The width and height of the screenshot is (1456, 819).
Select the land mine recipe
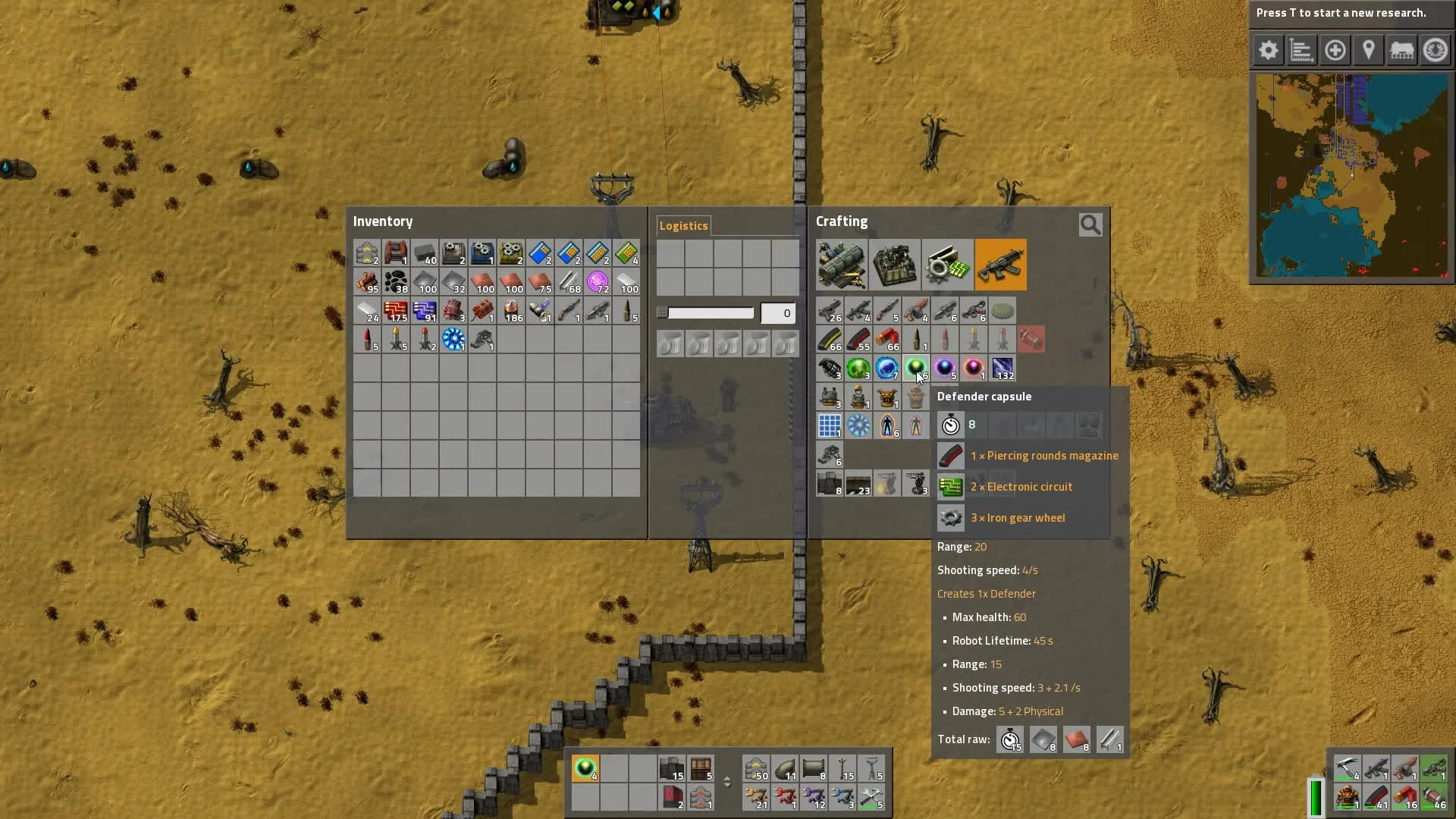pyautogui.click(x=1002, y=311)
